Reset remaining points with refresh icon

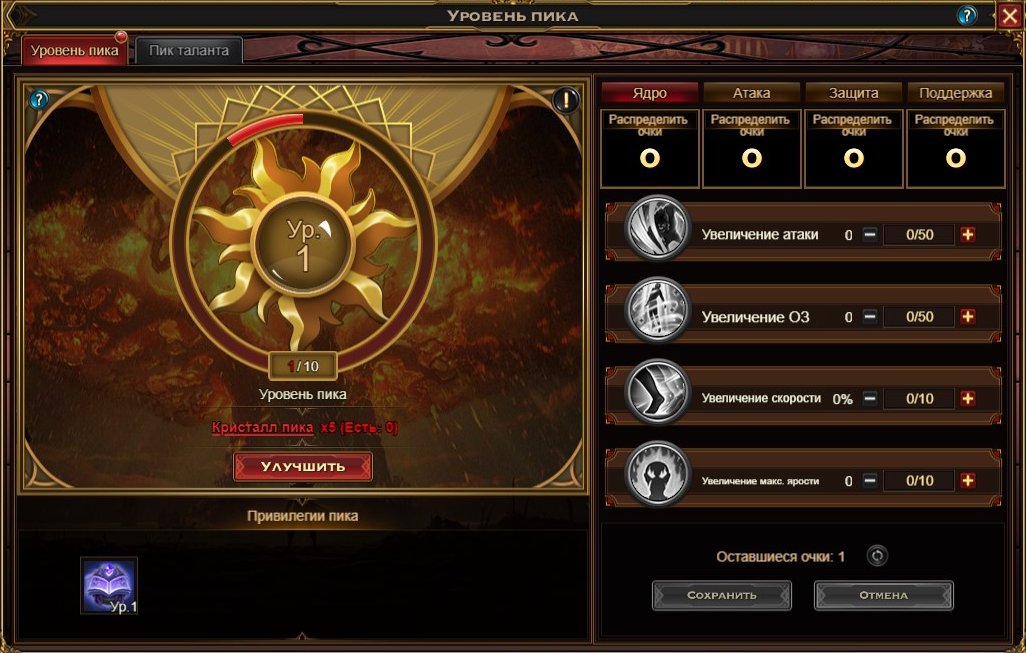[x=877, y=556]
